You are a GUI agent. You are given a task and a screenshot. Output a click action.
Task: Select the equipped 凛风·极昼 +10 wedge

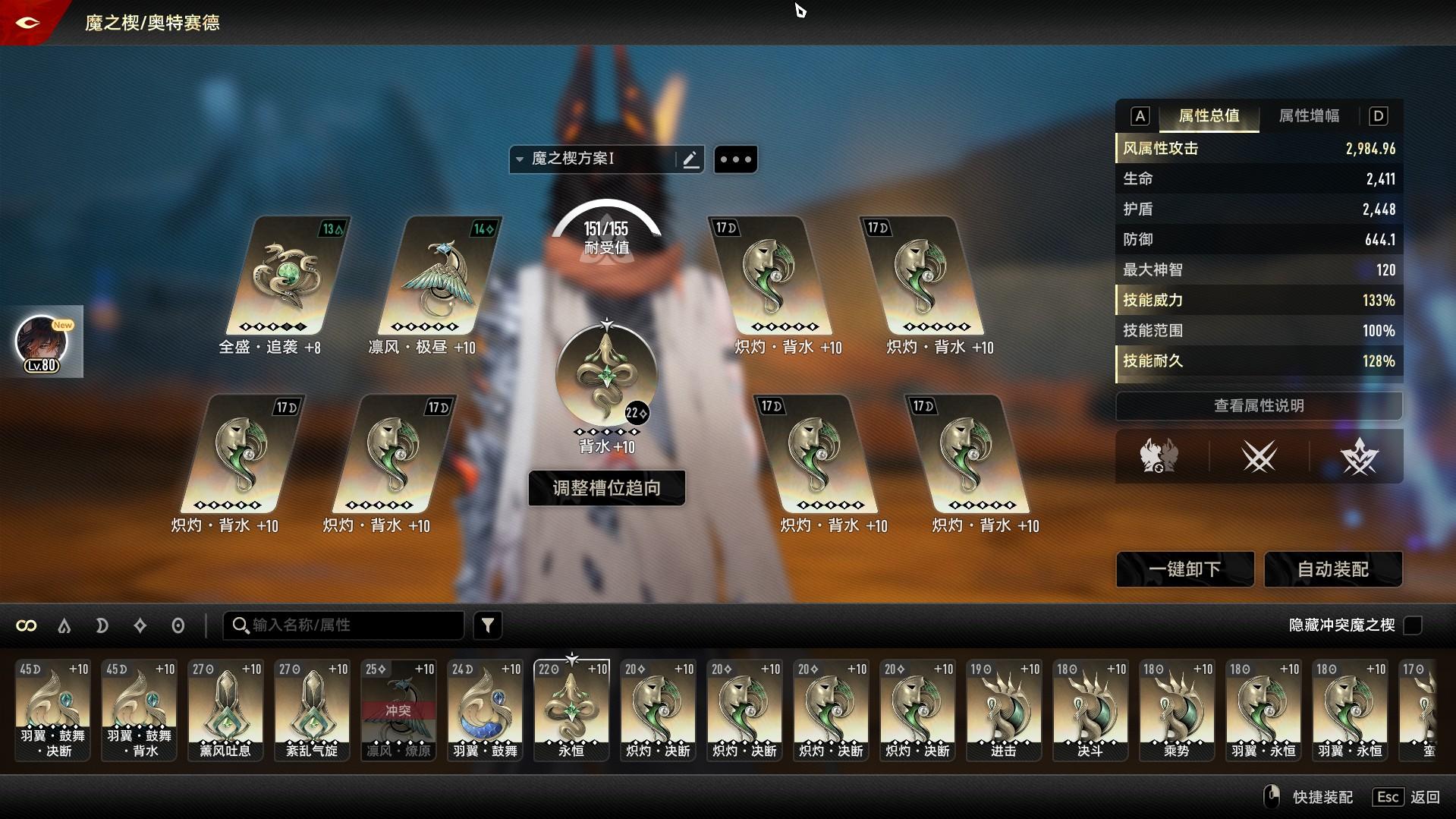click(x=438, y=277)
